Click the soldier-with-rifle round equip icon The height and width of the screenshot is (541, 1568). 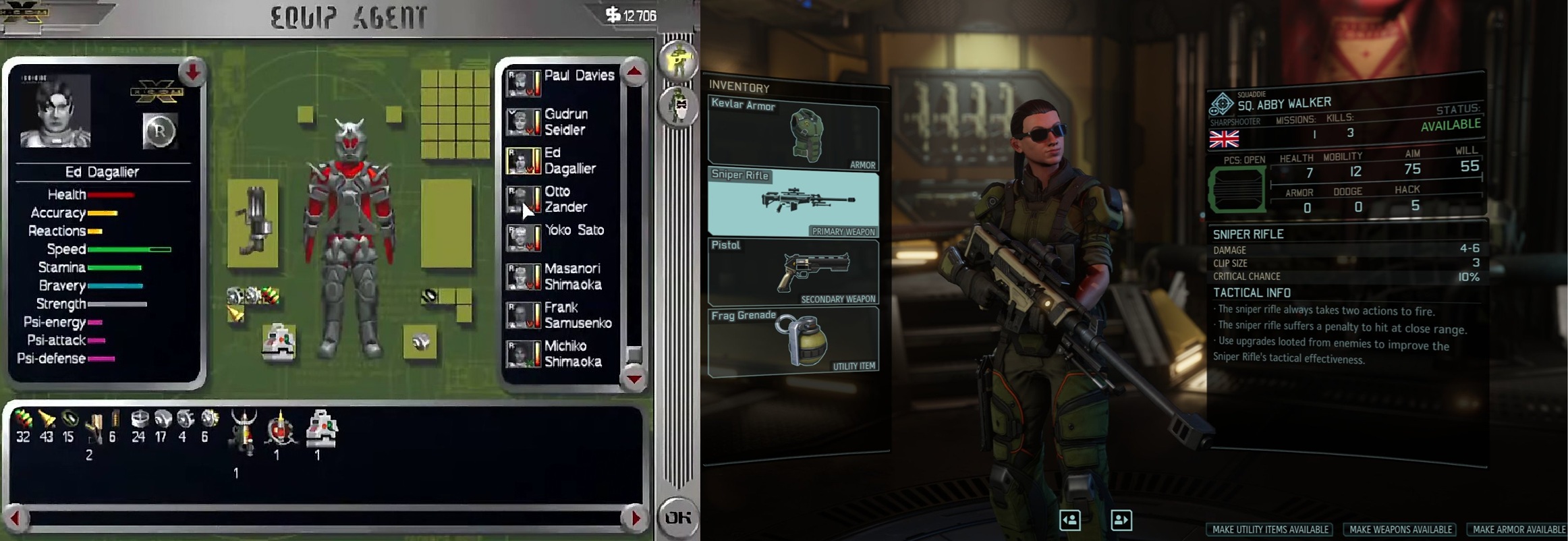(x=678, y=61)
